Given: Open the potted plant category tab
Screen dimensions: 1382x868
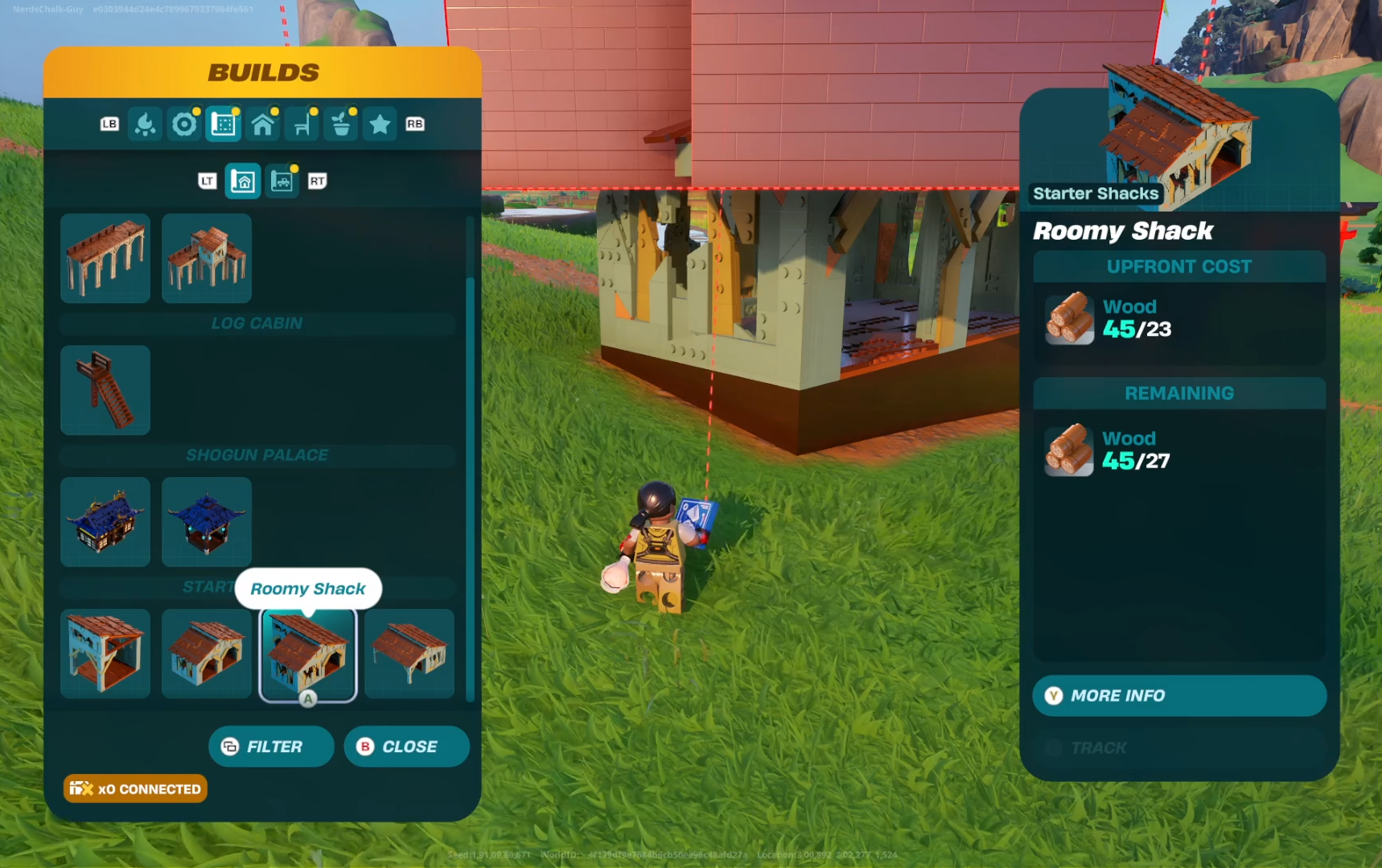Looking at the screenshot, I should pyautogui.click(x=341, y=125).
